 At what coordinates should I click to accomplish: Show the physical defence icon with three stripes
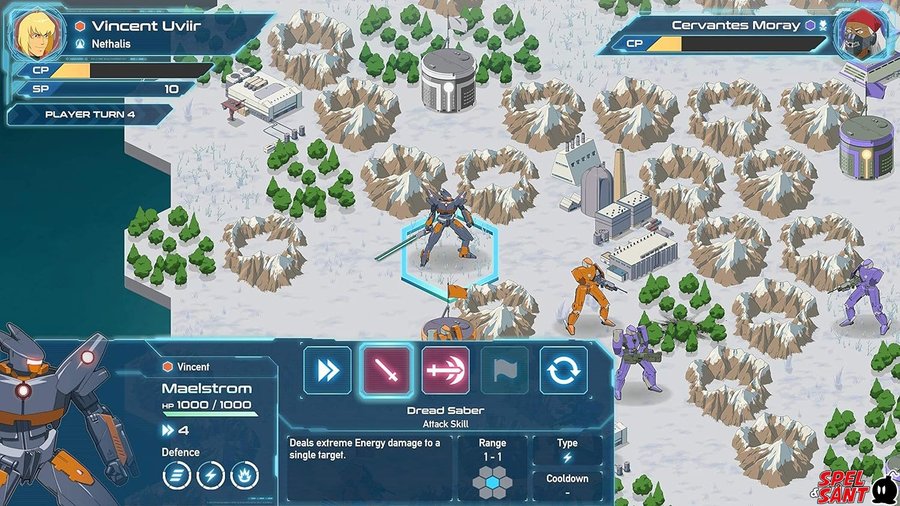coord(177,476)
